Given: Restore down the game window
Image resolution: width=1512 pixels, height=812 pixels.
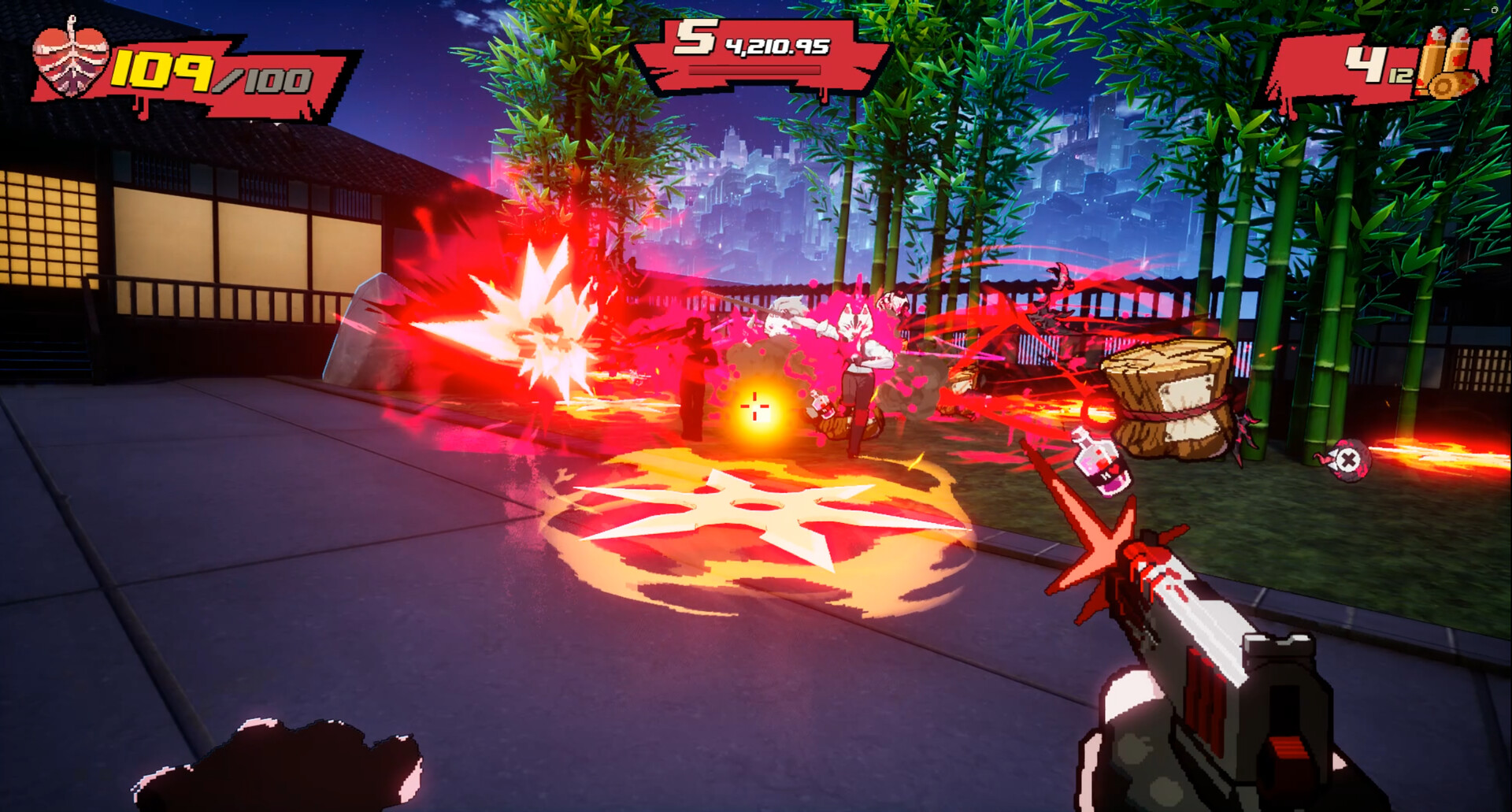Looking at the screenshot, I should pos(1495,9).
